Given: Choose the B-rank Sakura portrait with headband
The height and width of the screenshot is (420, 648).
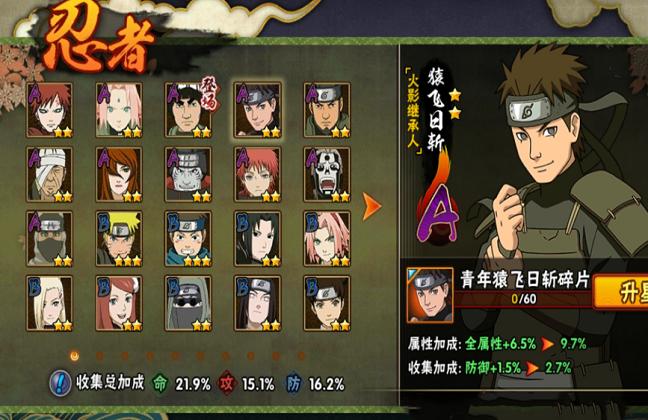Looking at the screenshot, I should pyautogui.click(x=326, y=240).
